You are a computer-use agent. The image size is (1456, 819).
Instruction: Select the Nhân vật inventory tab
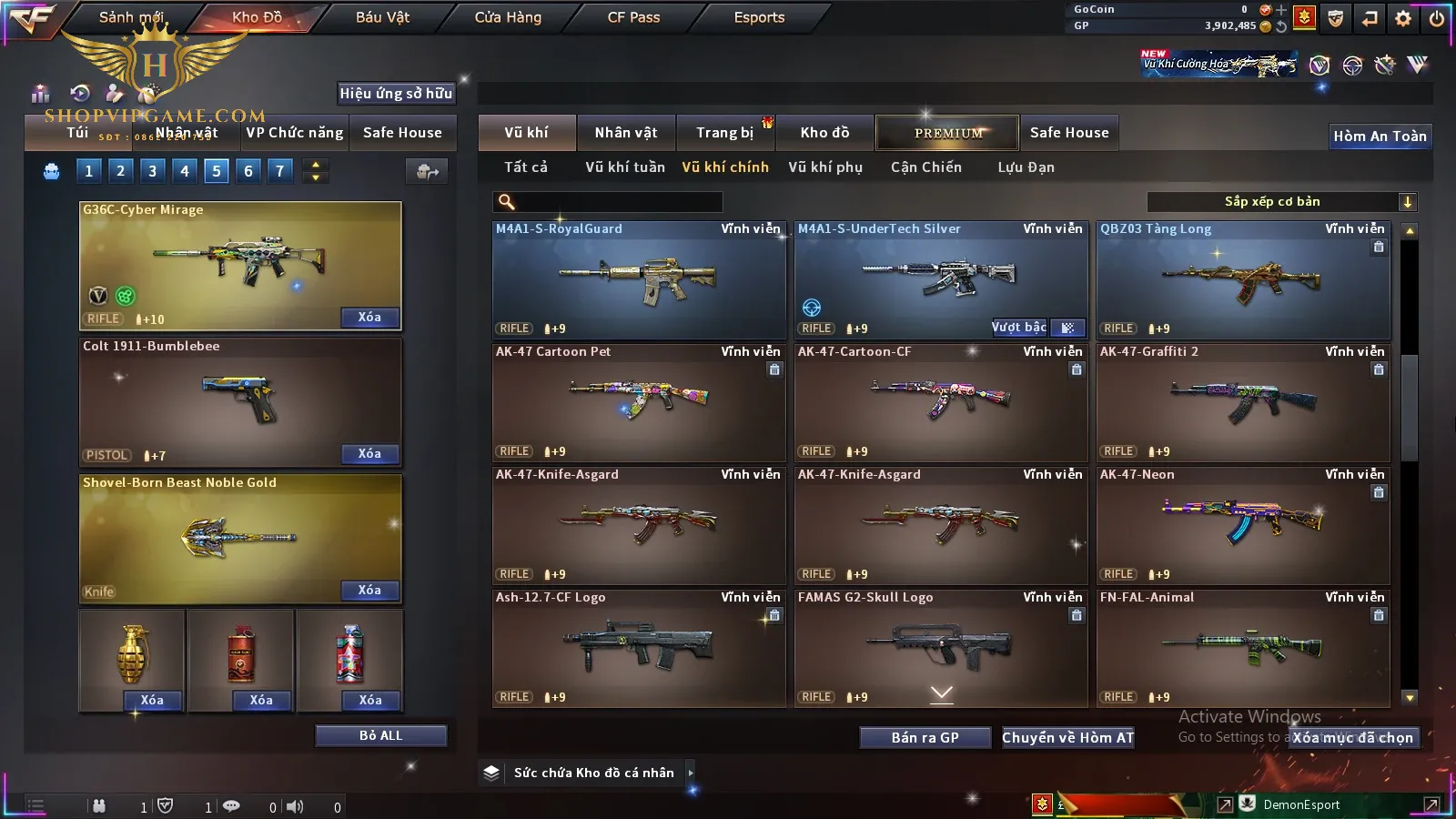[x=626, y=133]
